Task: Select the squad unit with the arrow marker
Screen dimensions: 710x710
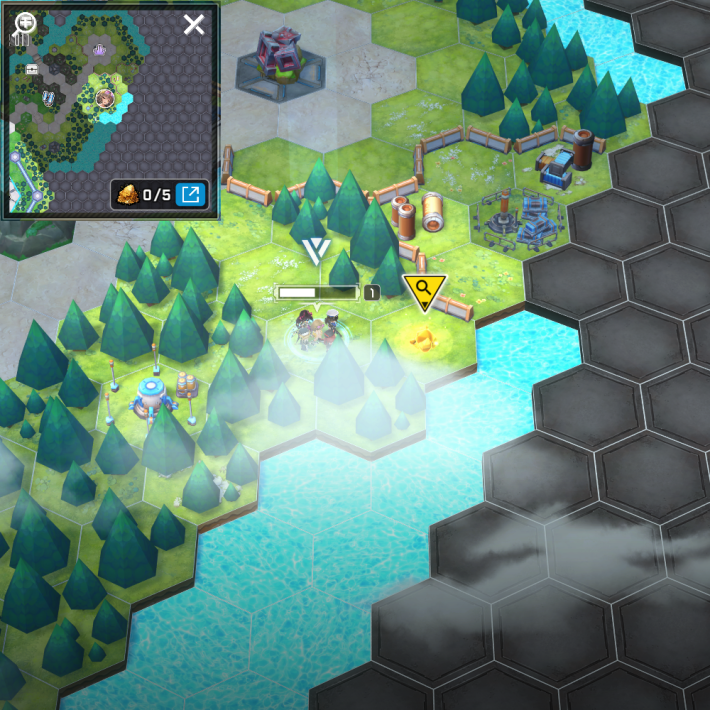Action: click(317, 328)
